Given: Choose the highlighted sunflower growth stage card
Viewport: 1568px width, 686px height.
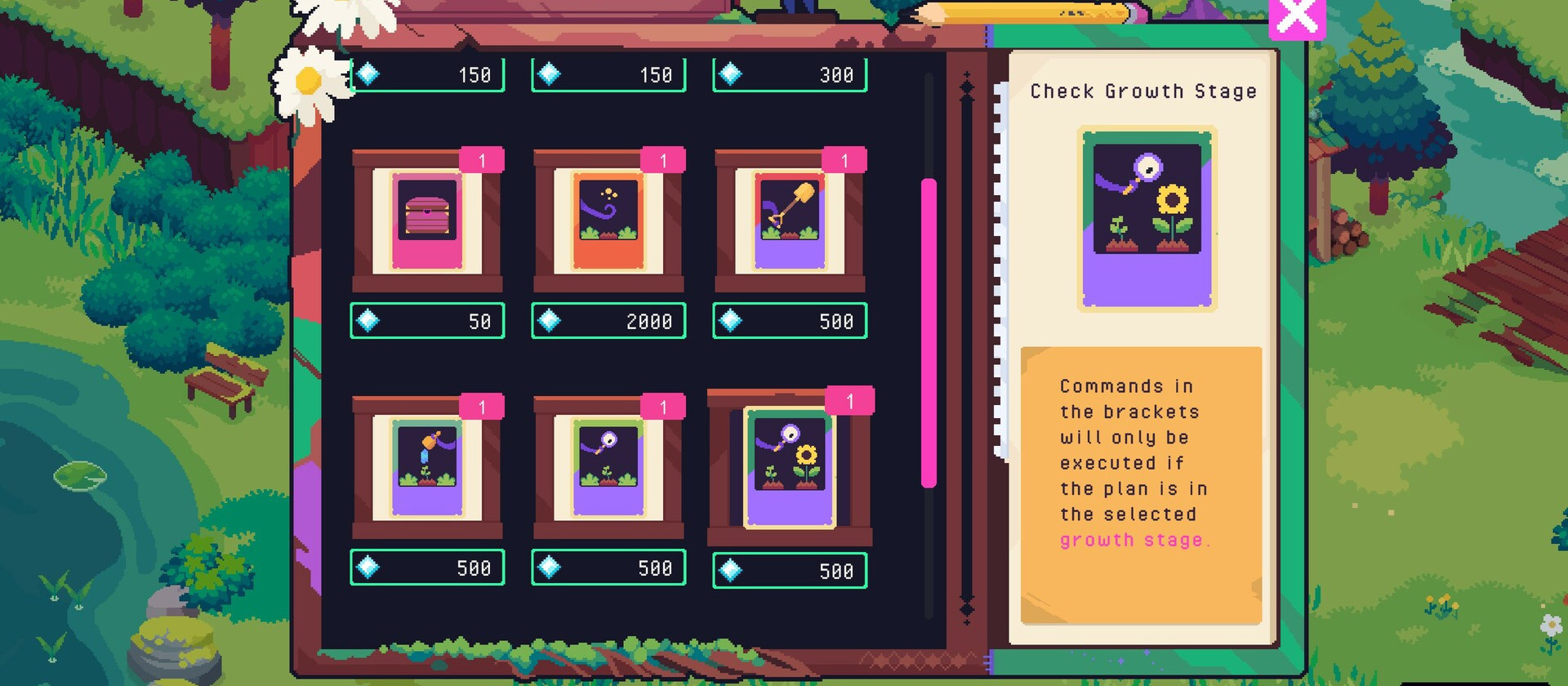Looking at the screenshot, I should tap(790, 468).
